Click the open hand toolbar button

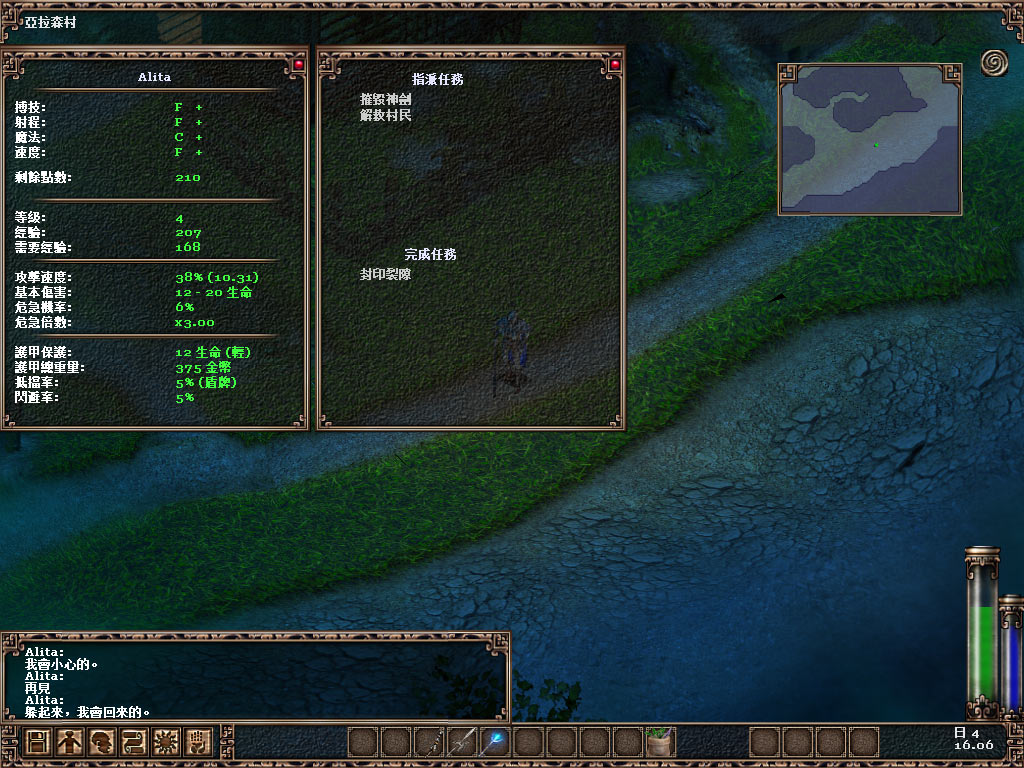(x=196, y=742)
